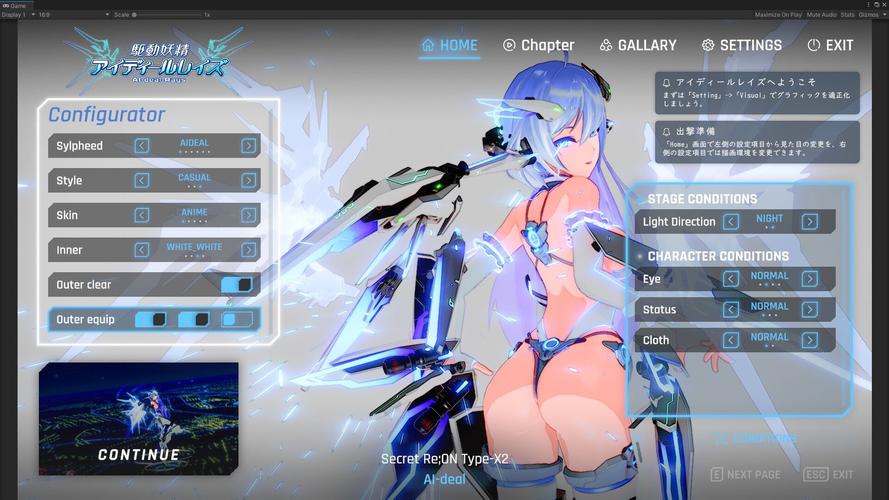
Task: Select next Sylpheed with right arrow
Action: click(x=248, y=146)
